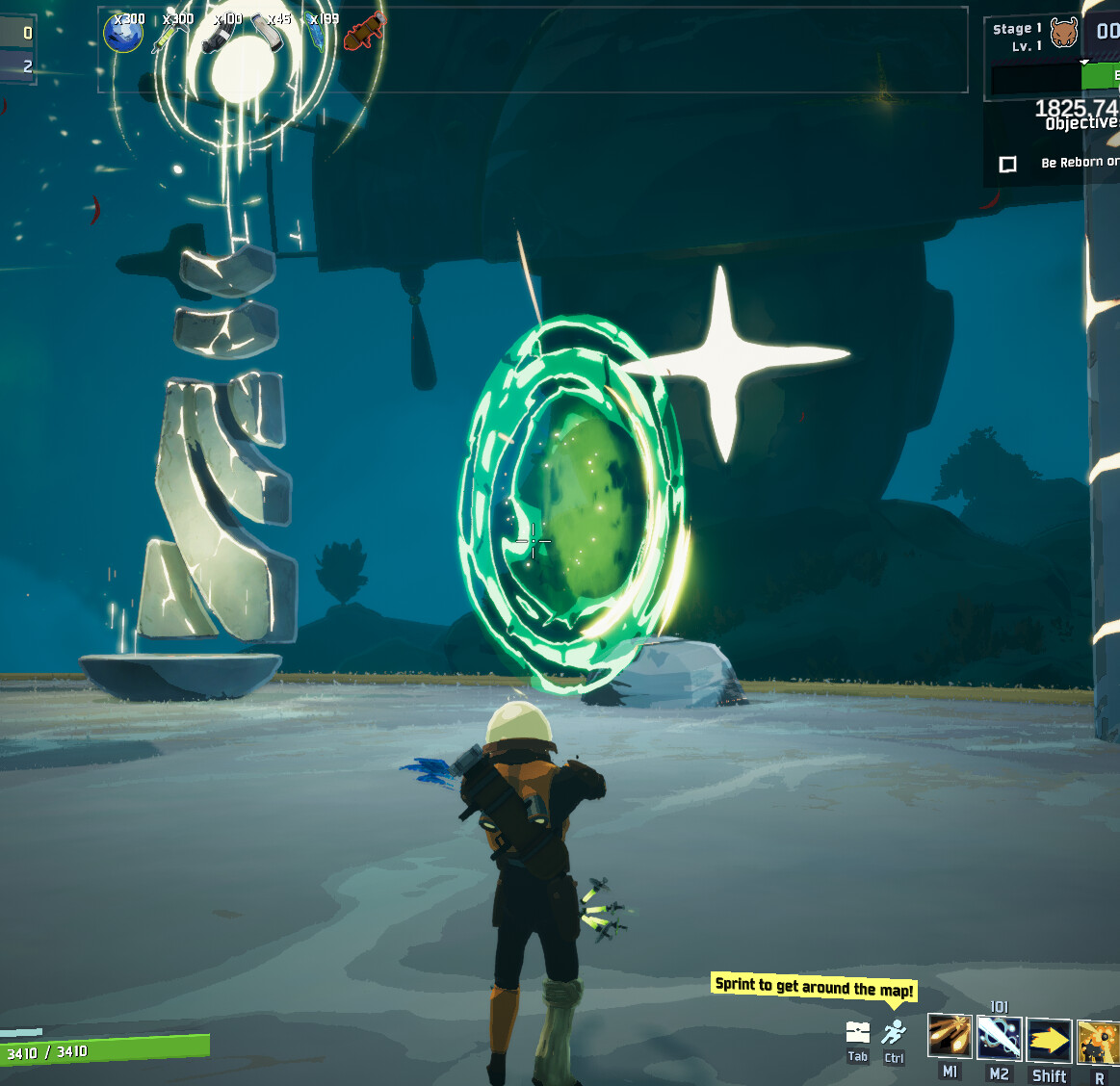
Task: Select the blue feather item icon
Action: [x=317, y=34]
